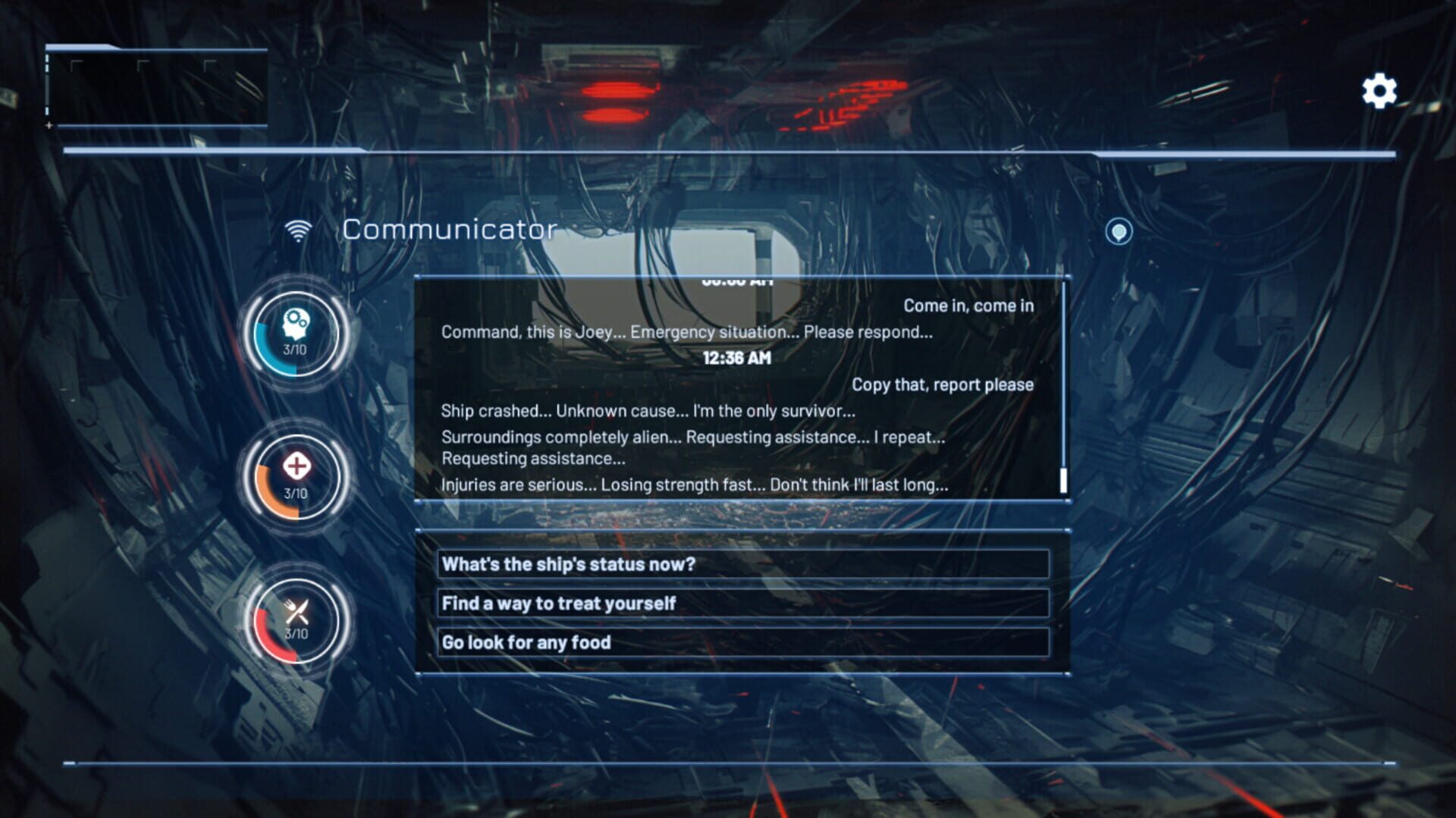
Task: Open the settings gear in the top-right corner
Action: point(1378,90)
